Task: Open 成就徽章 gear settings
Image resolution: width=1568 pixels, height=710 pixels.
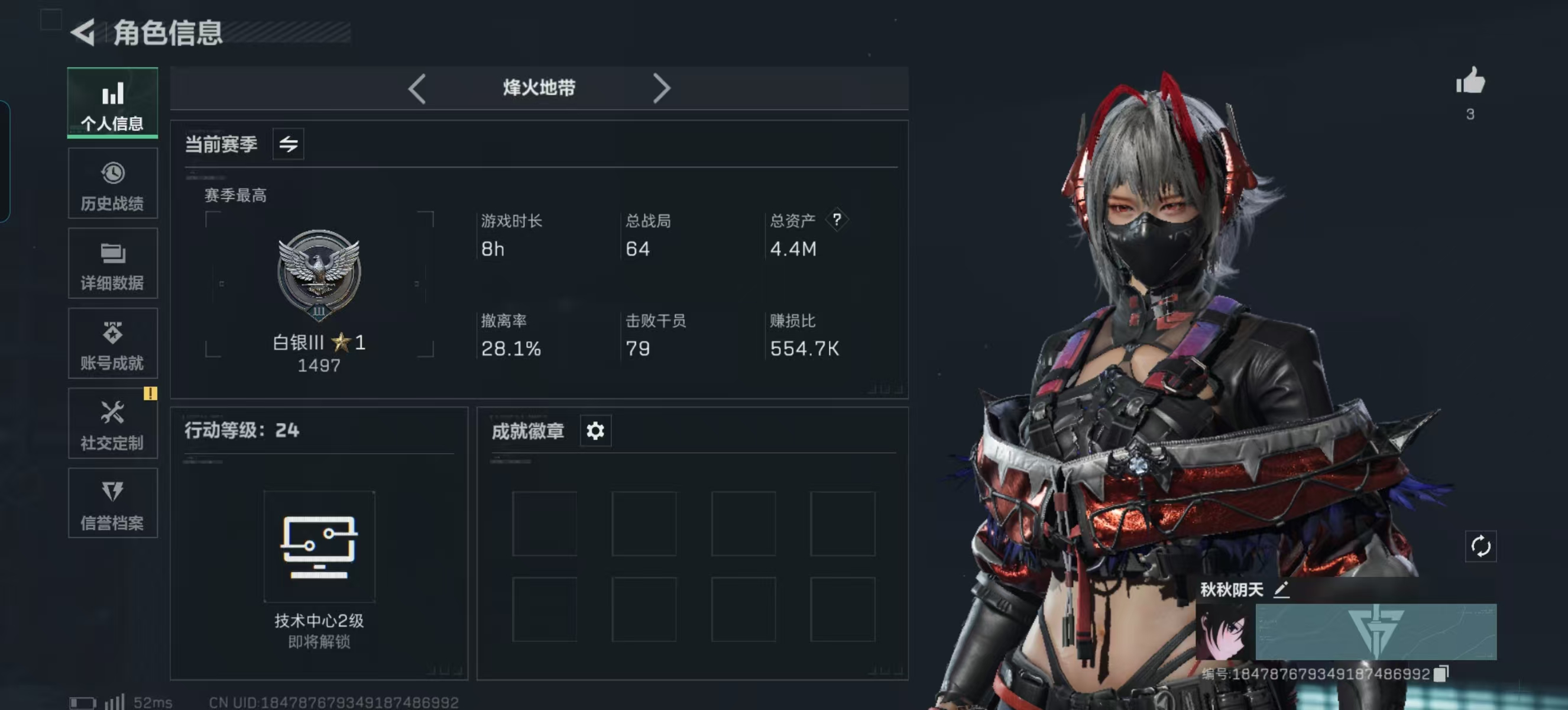Action: tap(595, 431)
